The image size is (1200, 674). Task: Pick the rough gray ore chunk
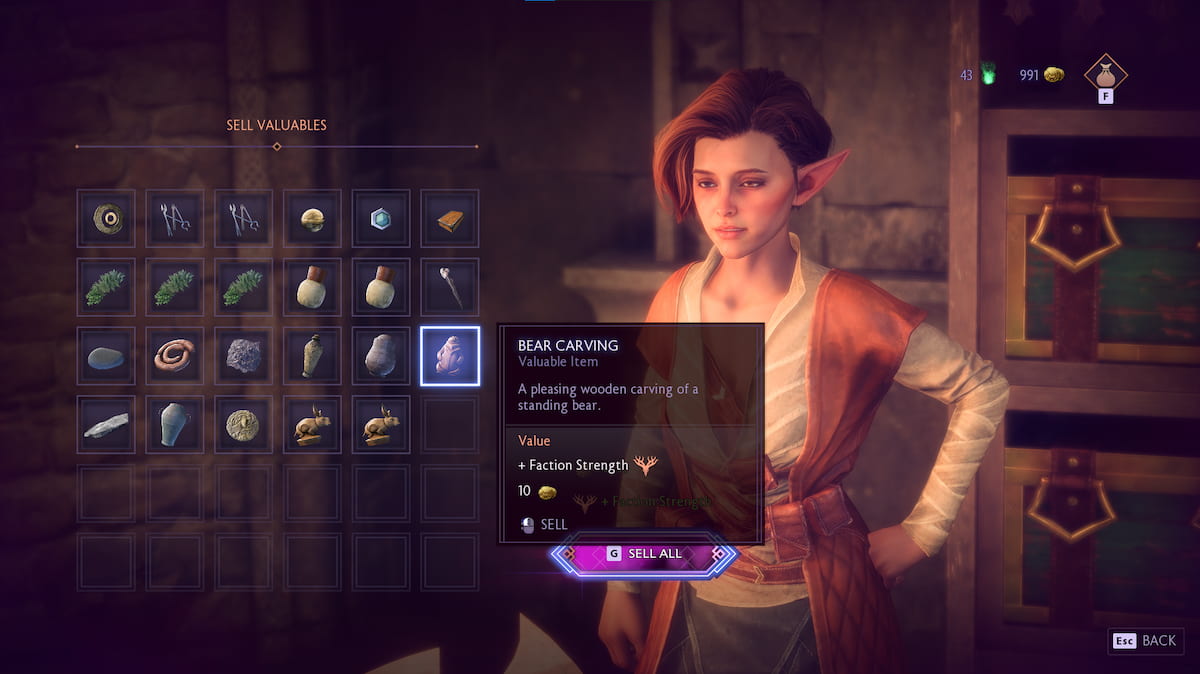(x=243, y=356)
